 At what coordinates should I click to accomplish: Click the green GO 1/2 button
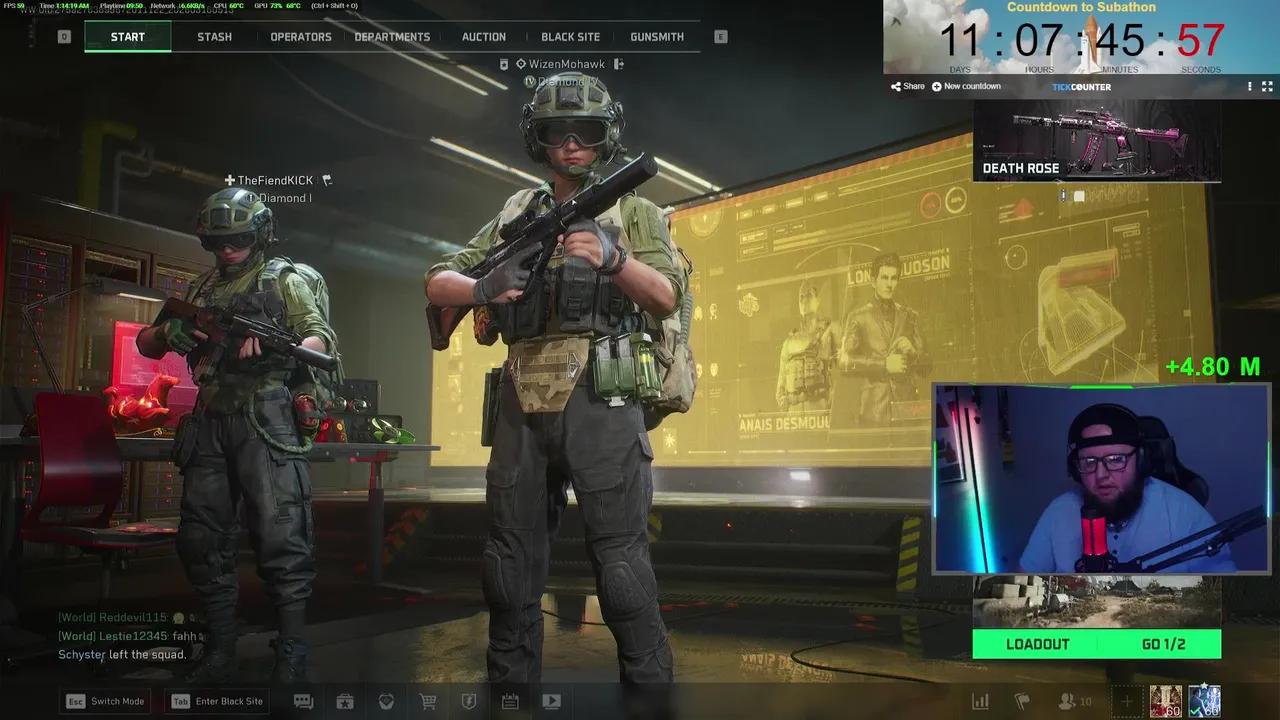1163,644
